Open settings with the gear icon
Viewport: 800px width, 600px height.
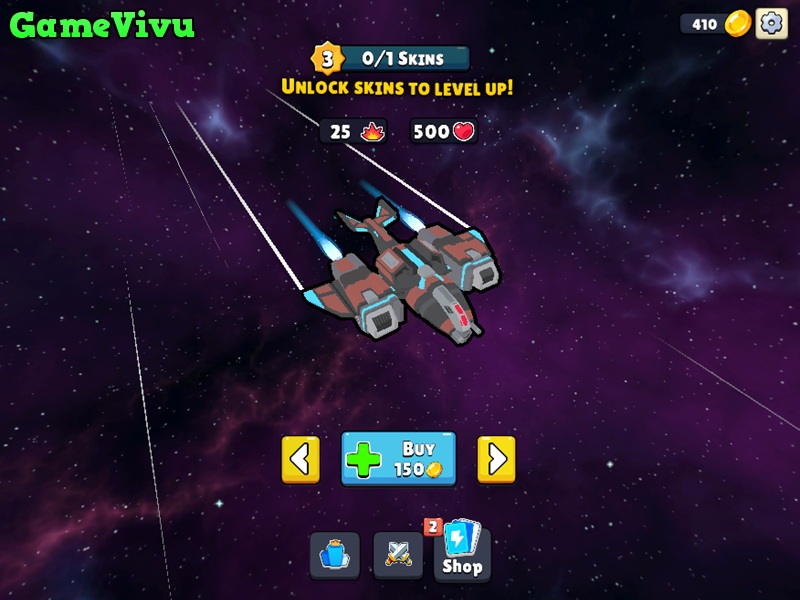[771, 23]
